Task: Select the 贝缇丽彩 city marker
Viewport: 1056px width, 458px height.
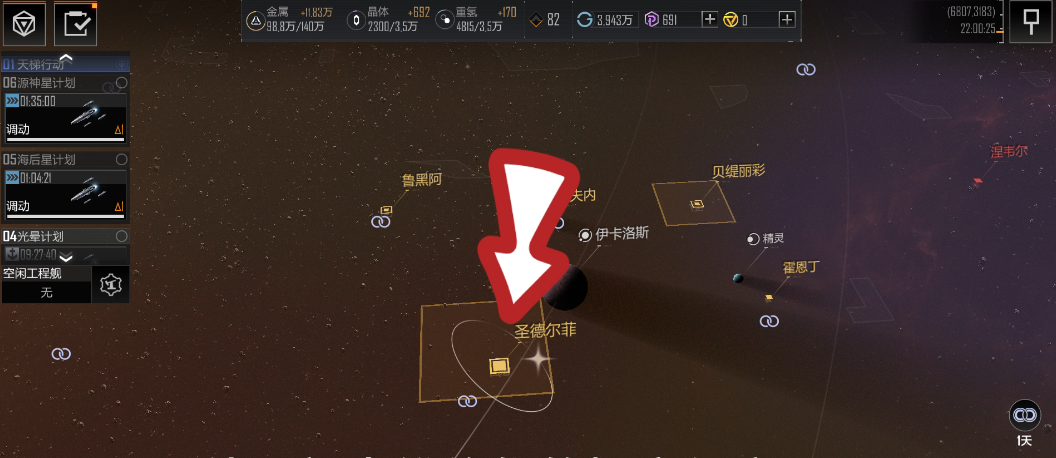Action: coord(697,204)
